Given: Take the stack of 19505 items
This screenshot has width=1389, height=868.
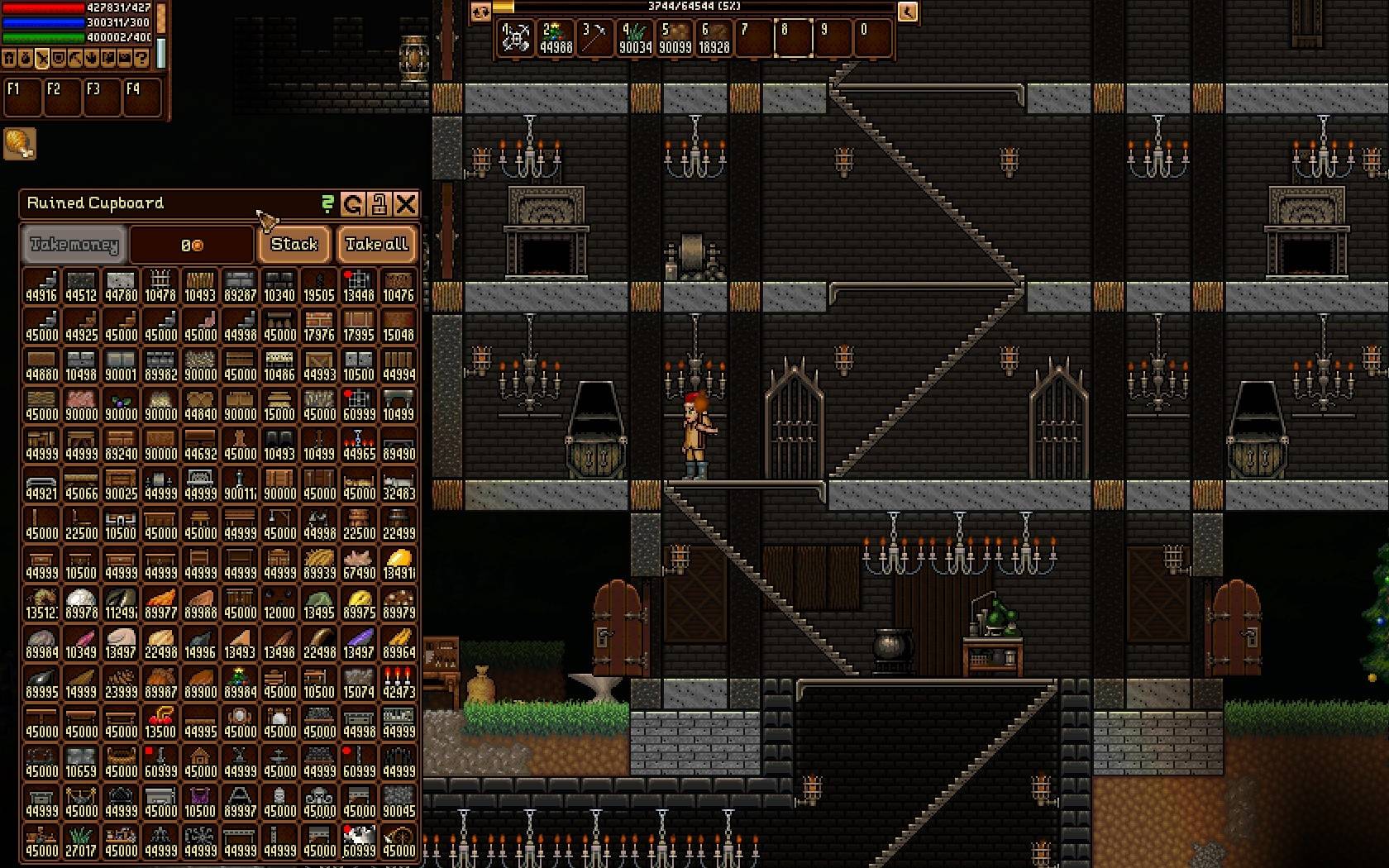Looking at the screenshot, I should point(318,285).
